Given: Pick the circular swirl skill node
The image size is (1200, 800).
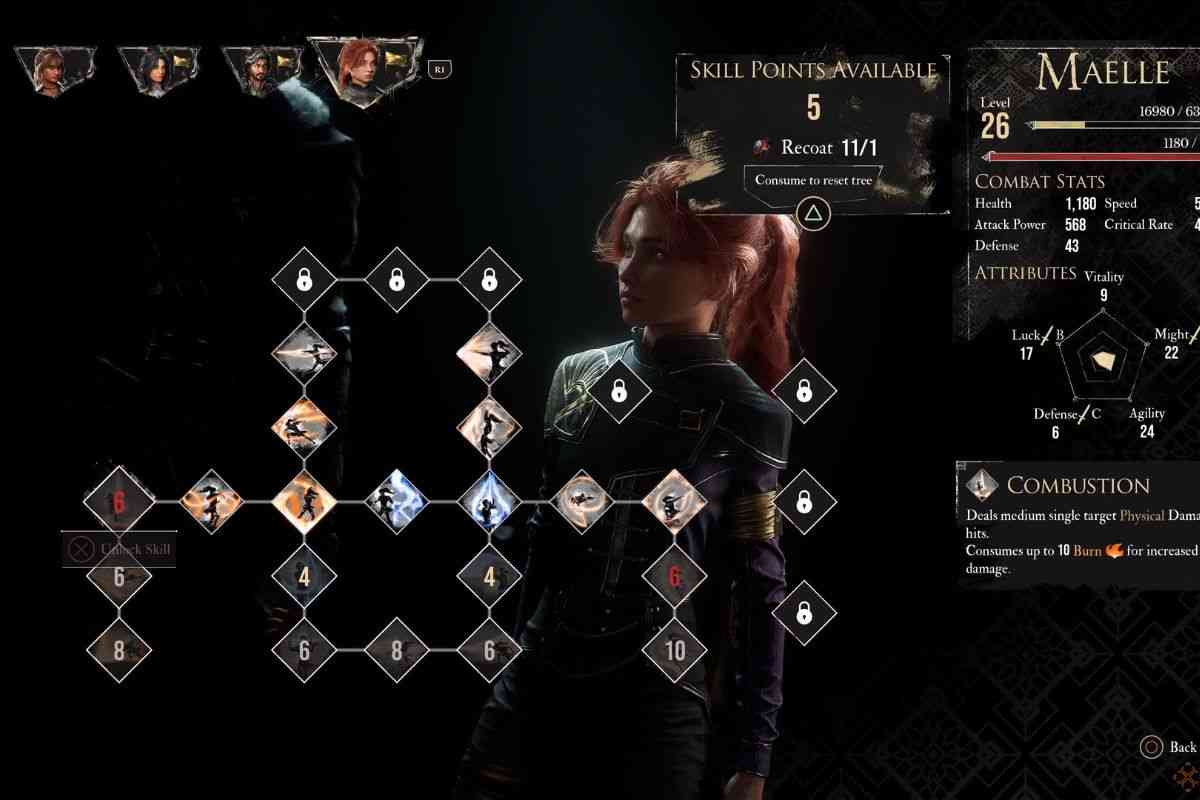Looking at the screenshot, I should point(581,500).
